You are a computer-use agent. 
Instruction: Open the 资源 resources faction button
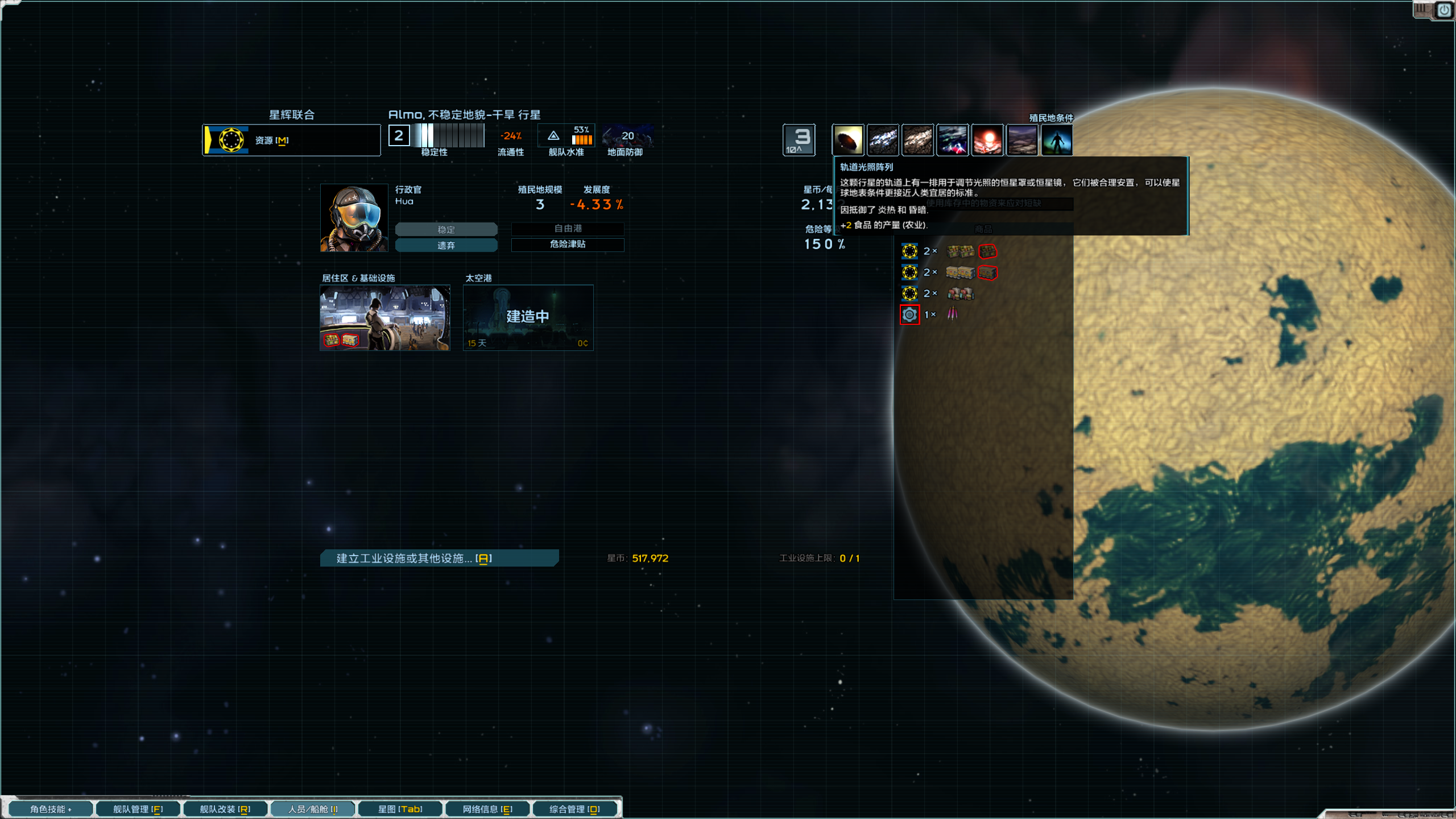click(291, 140)
